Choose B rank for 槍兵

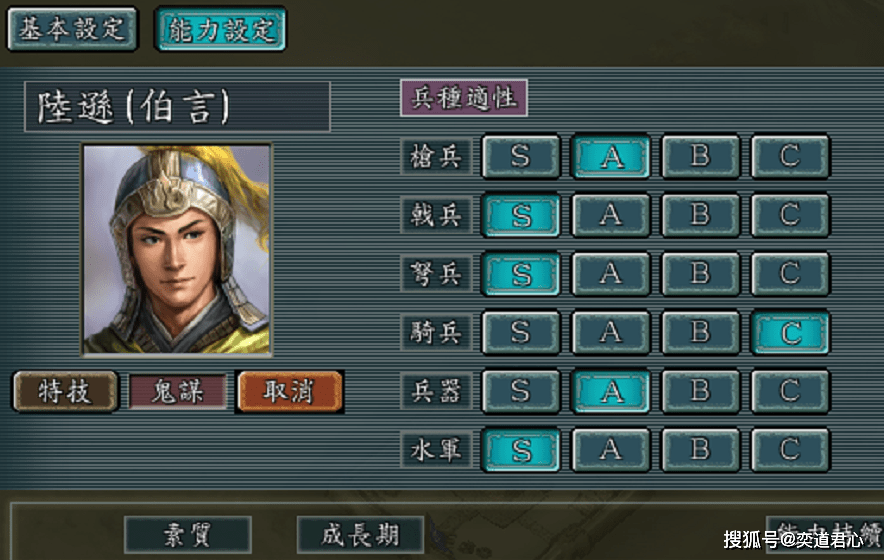coord(700,156)
